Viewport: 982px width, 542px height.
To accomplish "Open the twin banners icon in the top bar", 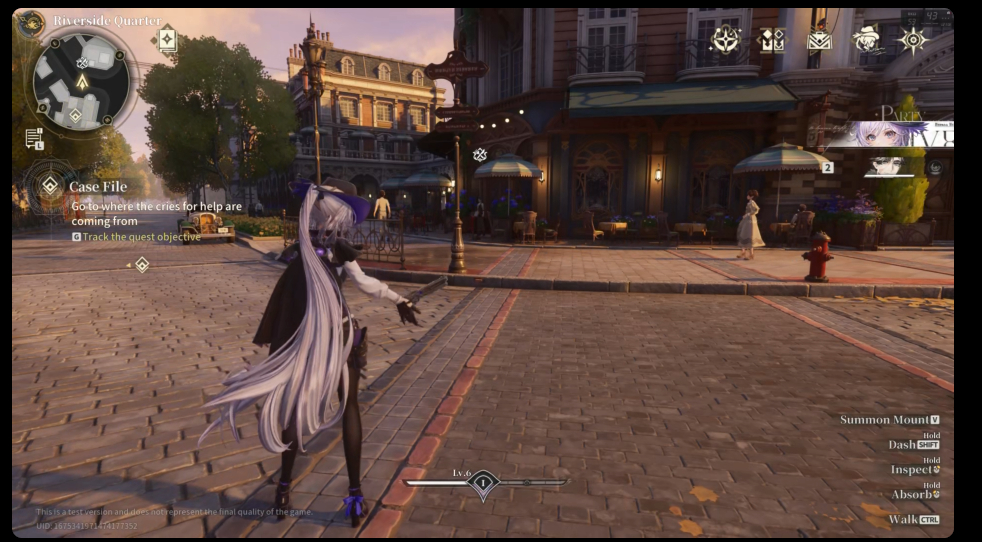I will point(771,40).
